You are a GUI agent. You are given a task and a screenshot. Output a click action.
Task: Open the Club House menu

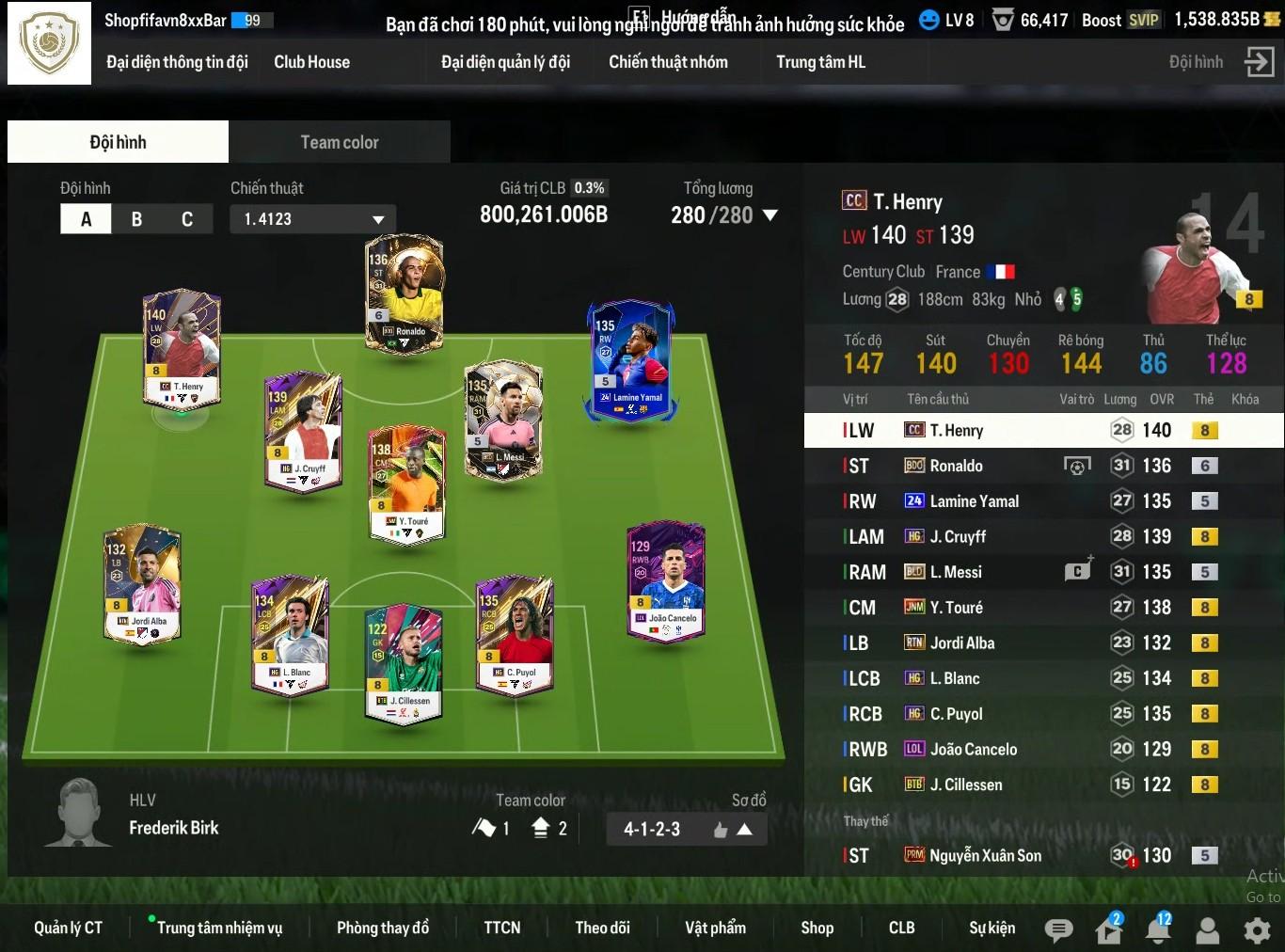pos(311,62)
